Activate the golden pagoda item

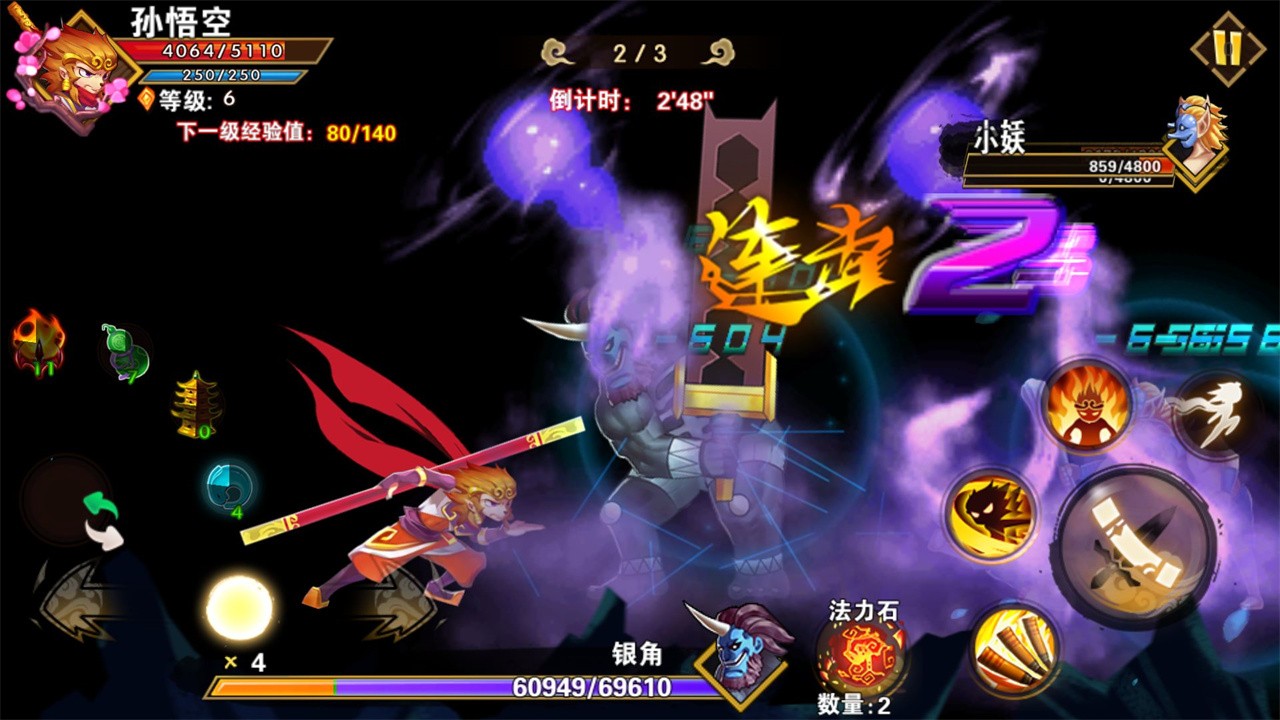tap(196, 405)
